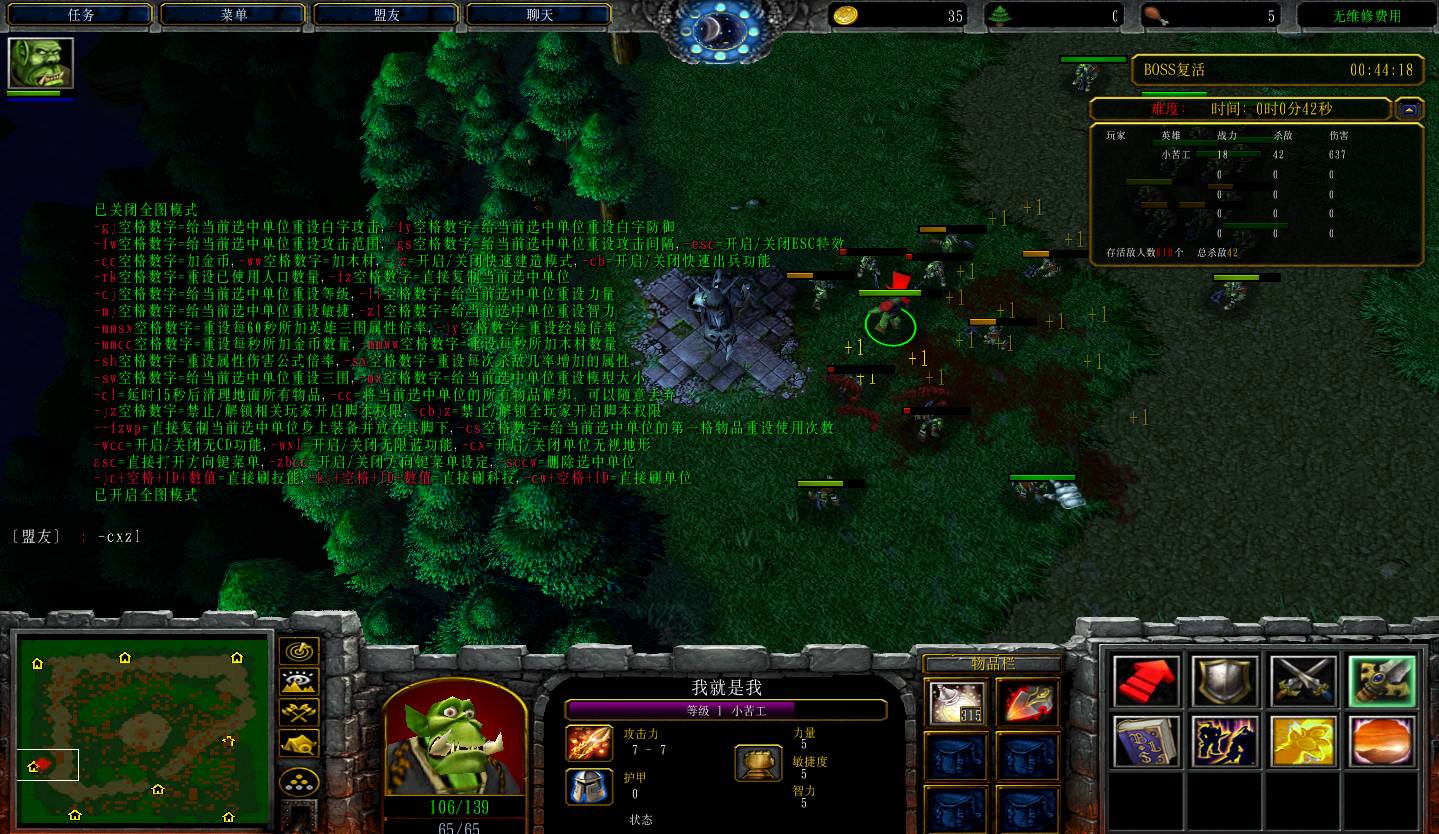The height and width of the screenshot is (834, 1439).
Task: Open the 菜单 main menu
Action: coord(234,15)
